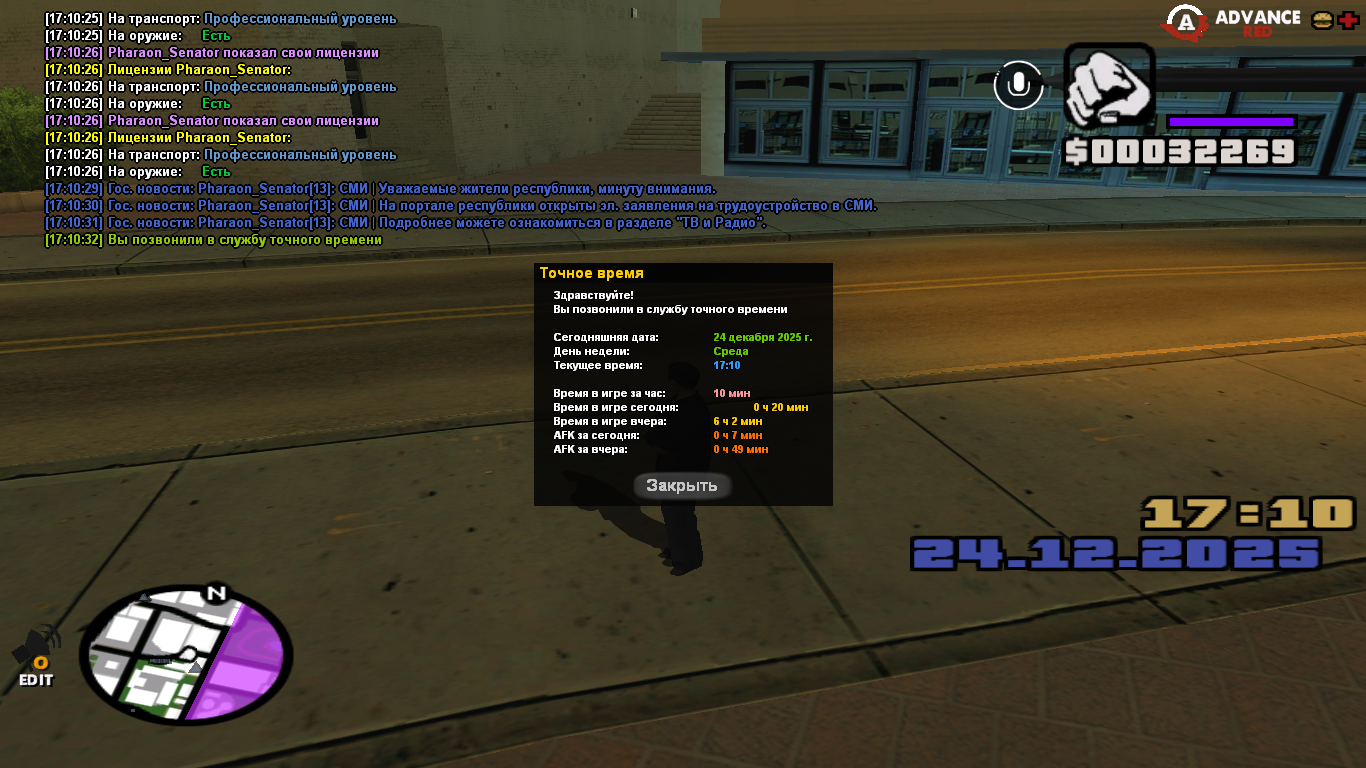Viewport: 1366px width, 768px height.
Task: Click the Advance Red server logo
Action: (1234, 22)
